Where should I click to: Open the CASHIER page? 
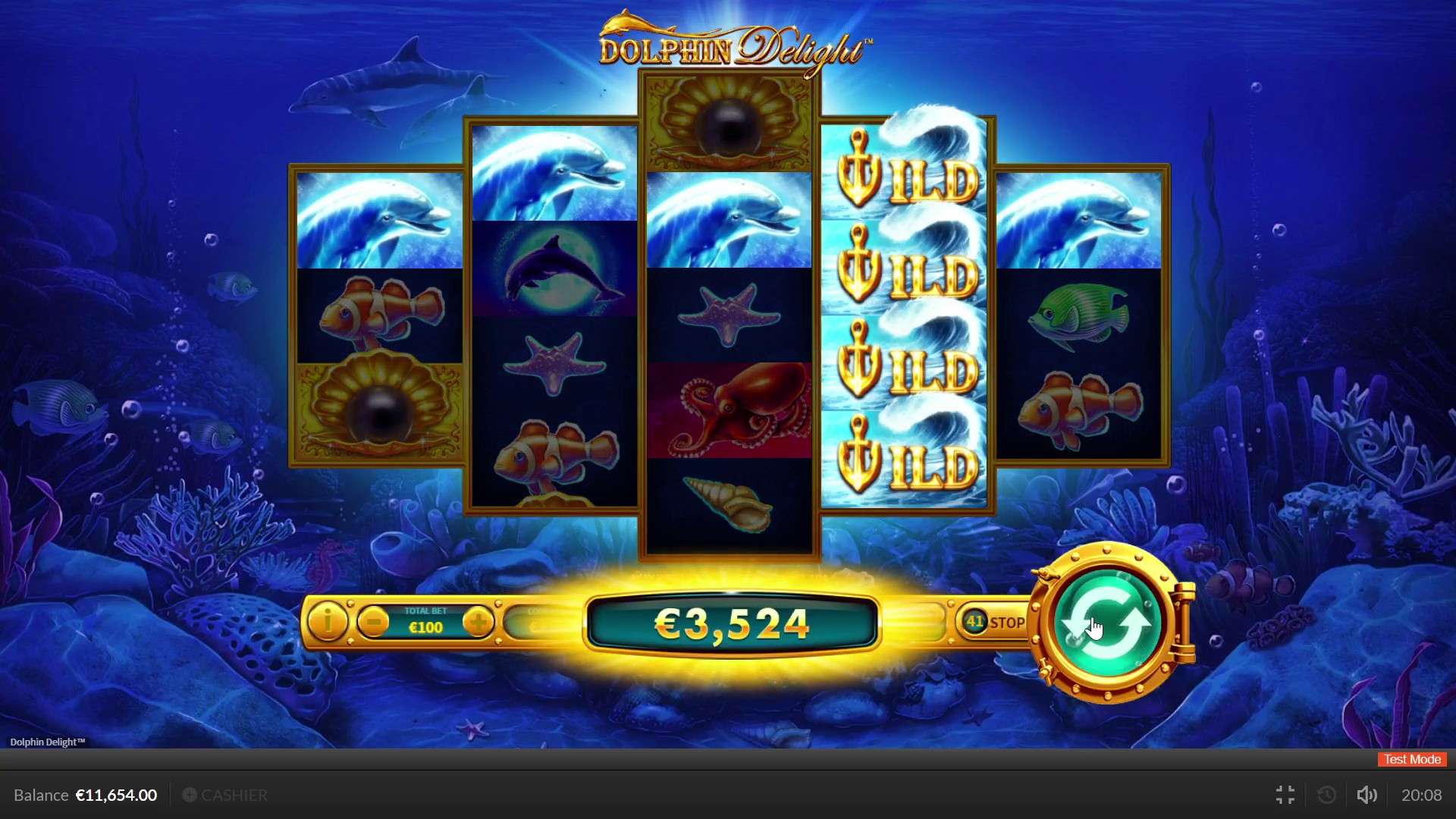click(x=234, y=795)
